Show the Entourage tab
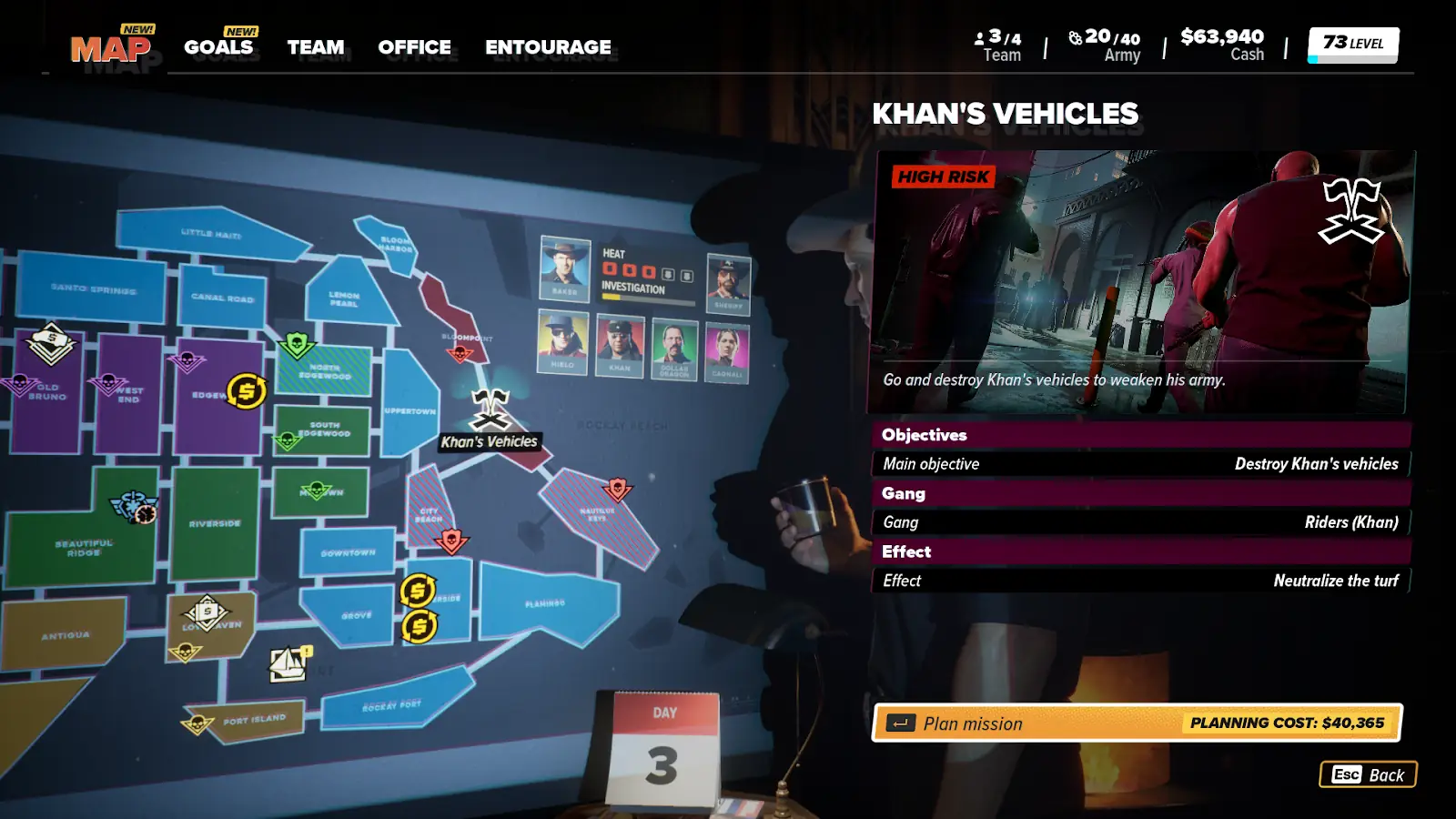This screenshot has height=819, width=1456. coord(548,47)
